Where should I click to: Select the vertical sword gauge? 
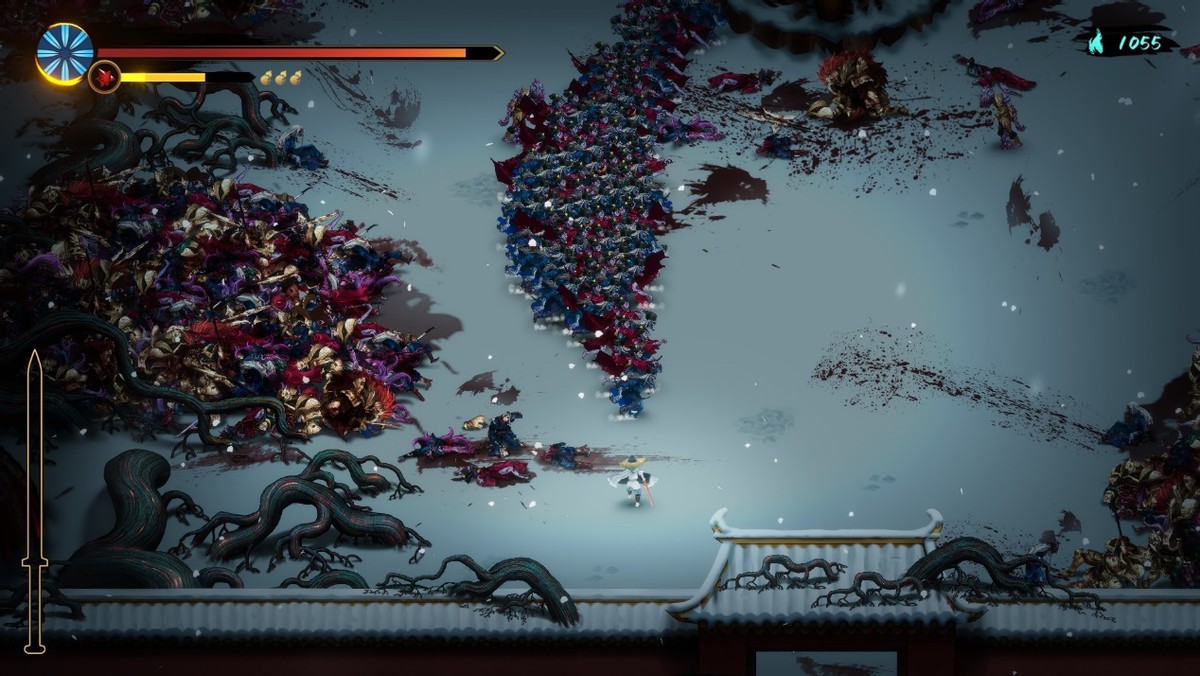coord(35,500)
